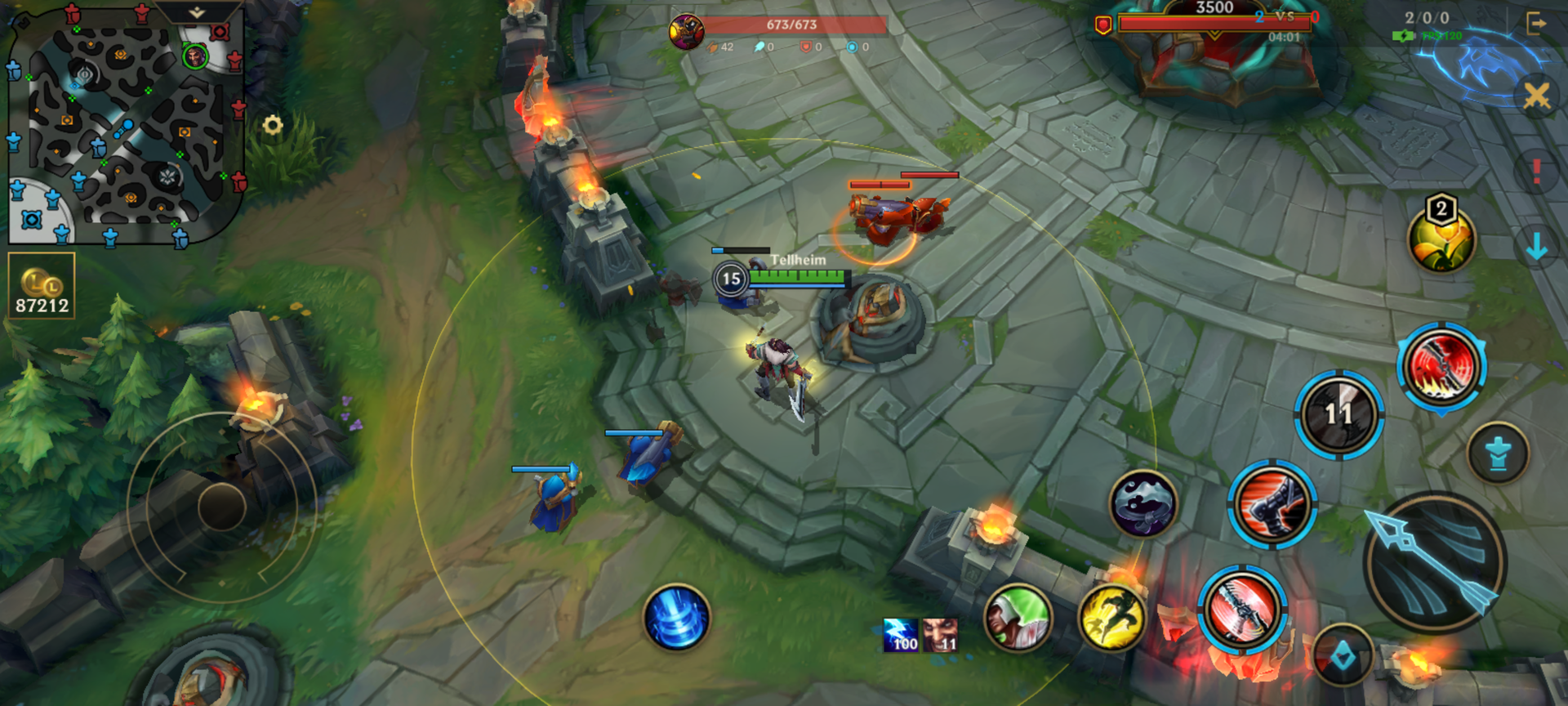Cast the green Heal summoner spell
The width and height of the screenshot is (1568, 706).
(1018, 618)
